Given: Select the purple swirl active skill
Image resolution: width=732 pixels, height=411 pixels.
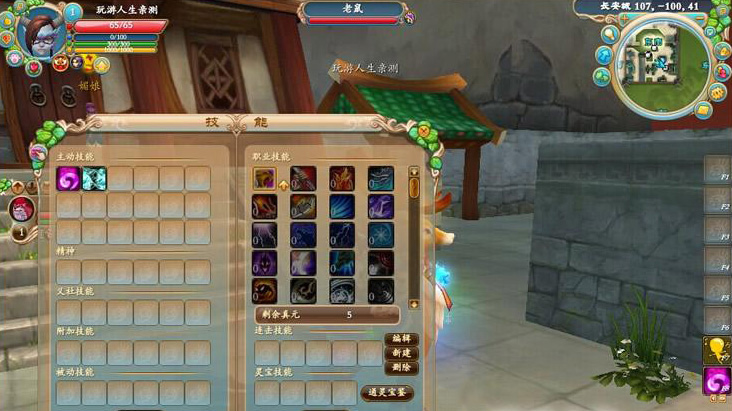Looking at the screenshot, I should point(70,179).
